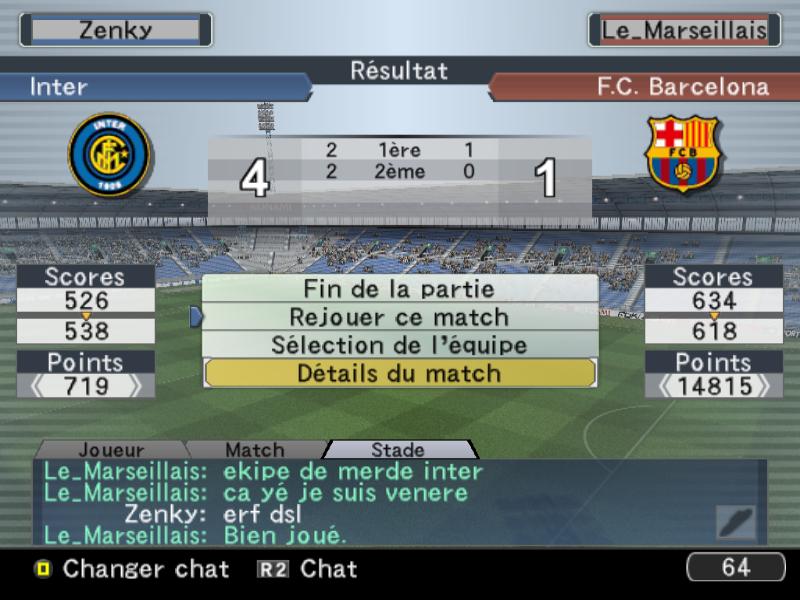
Task: Switch to the Joueur chat tab
Action: pos(110,451)
